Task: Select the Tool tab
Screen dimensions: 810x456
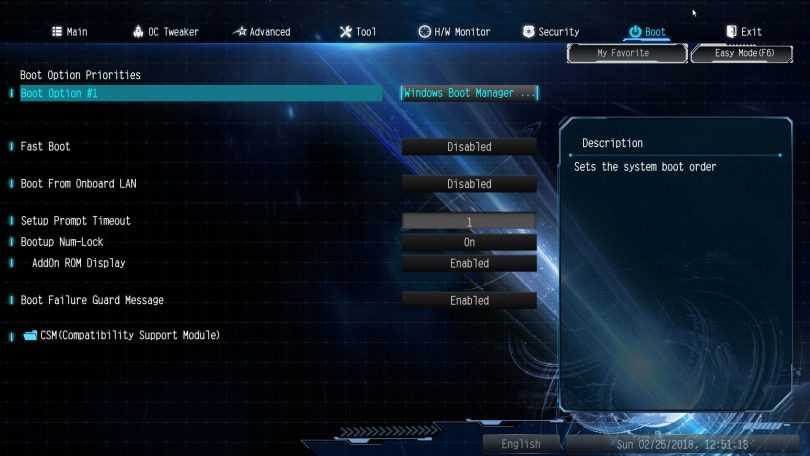Action: point(358,32)
